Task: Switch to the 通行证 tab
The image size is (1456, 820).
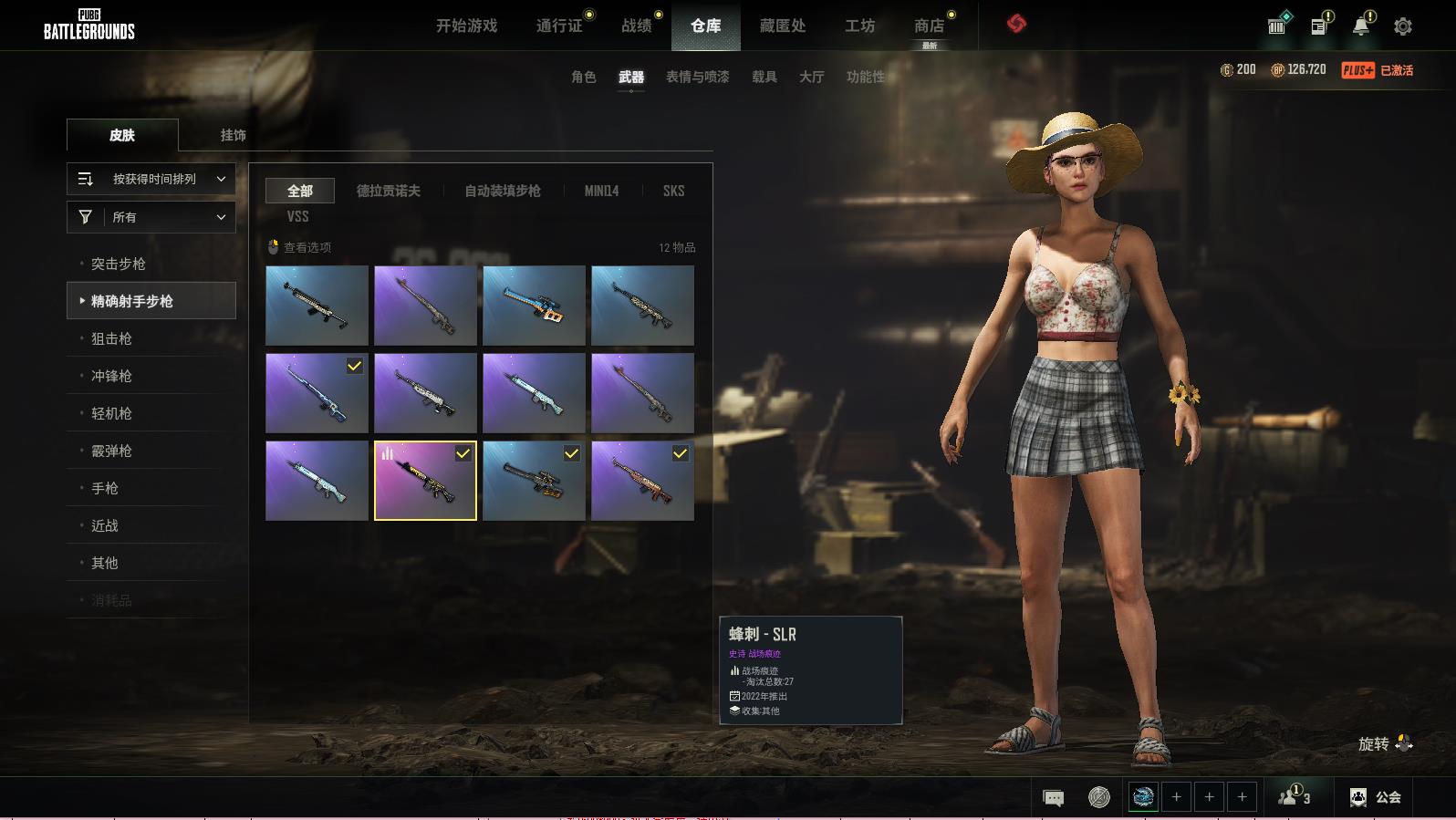Action: (559, 26)
